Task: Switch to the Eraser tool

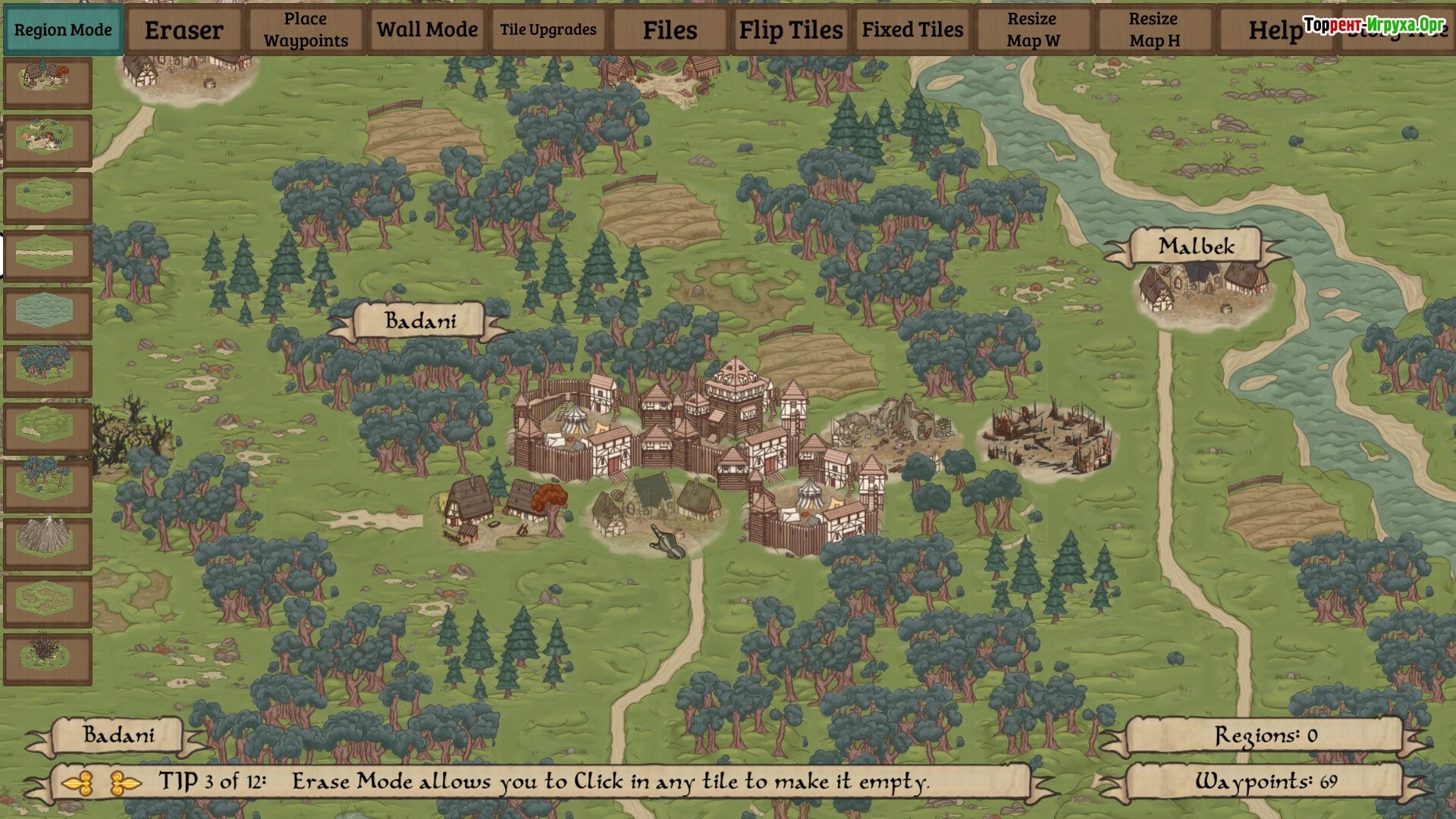Action: 184,30
